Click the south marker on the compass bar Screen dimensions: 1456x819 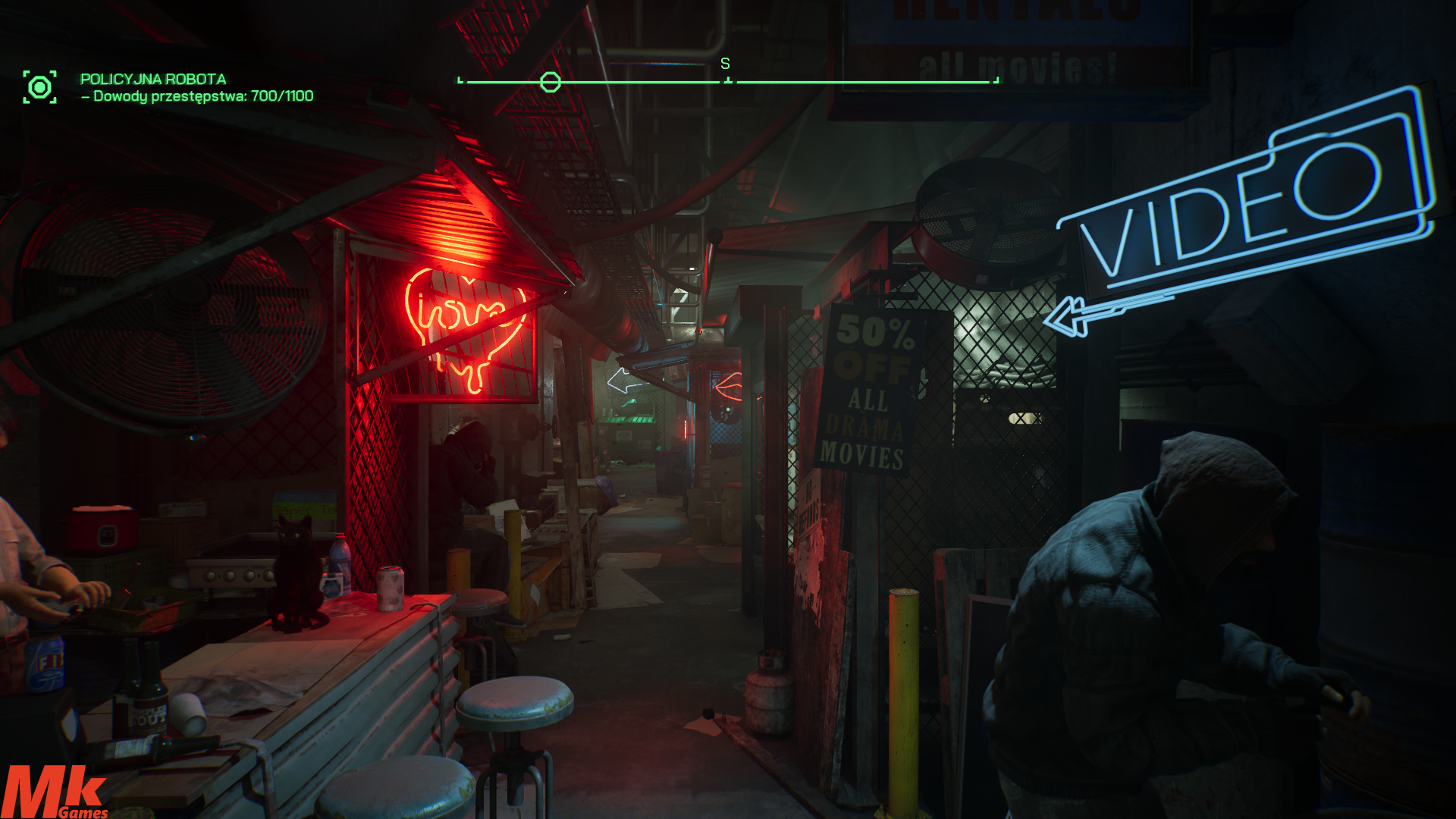coord(725,64)
